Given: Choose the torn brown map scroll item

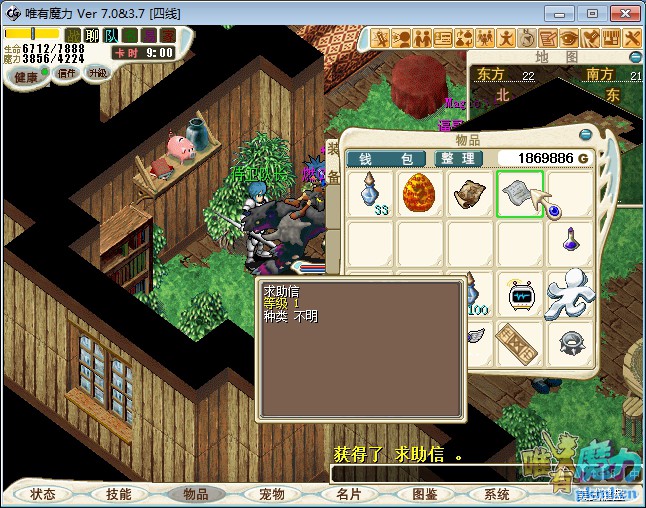Looking at the screenshot, I should tap(470, 193).
